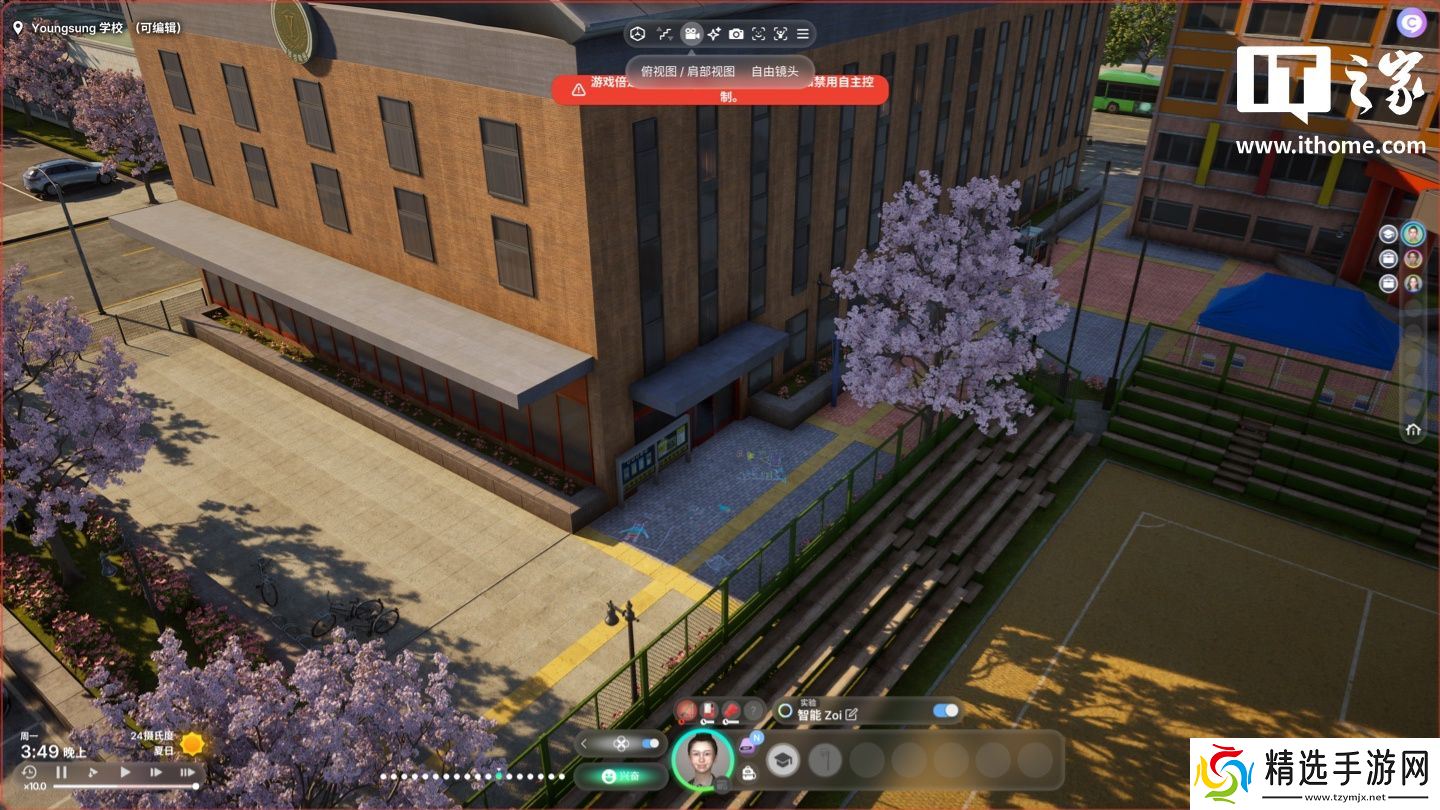Switch to the fastest triple-speed button

click(x=187, y=772)
